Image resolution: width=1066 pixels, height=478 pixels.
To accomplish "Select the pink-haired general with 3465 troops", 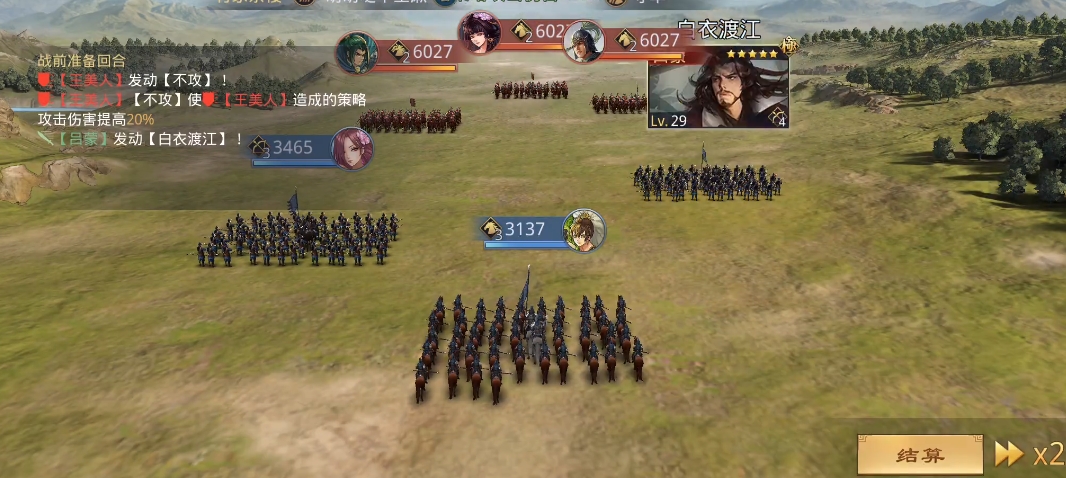I will (352, 148).
